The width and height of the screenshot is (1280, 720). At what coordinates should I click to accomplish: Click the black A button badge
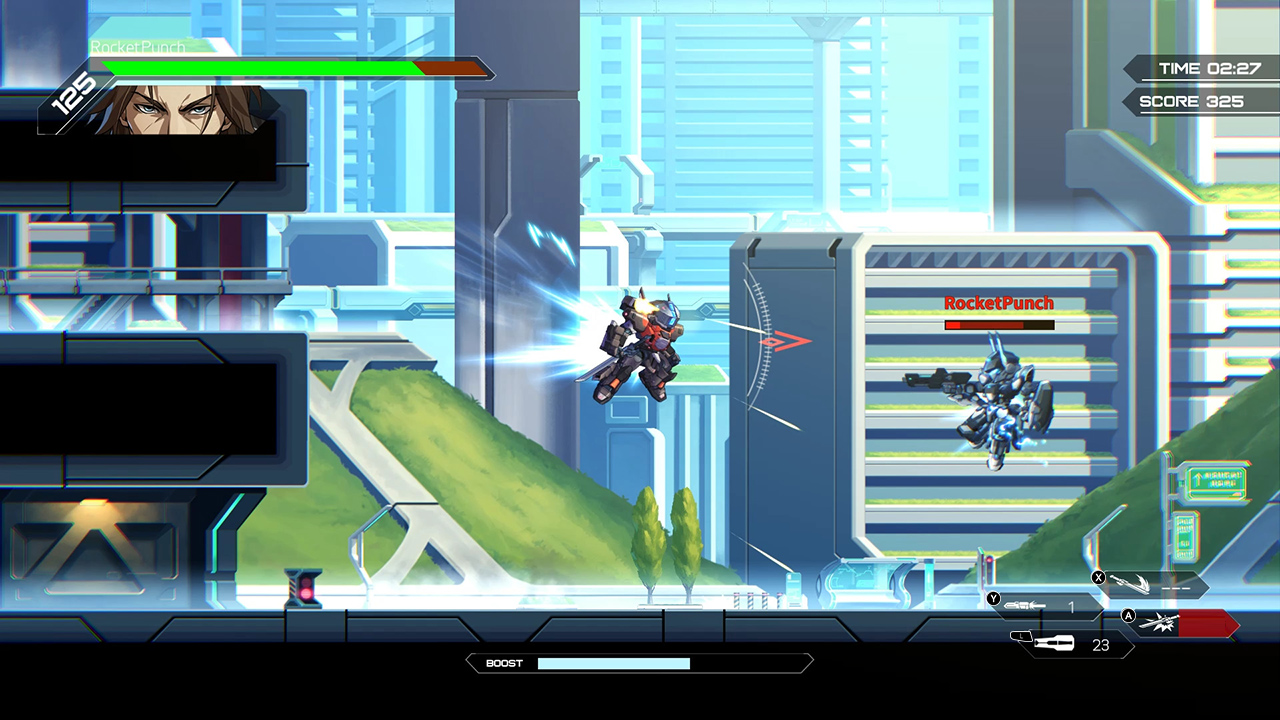pyautogui.click(x=1128, y=616)
